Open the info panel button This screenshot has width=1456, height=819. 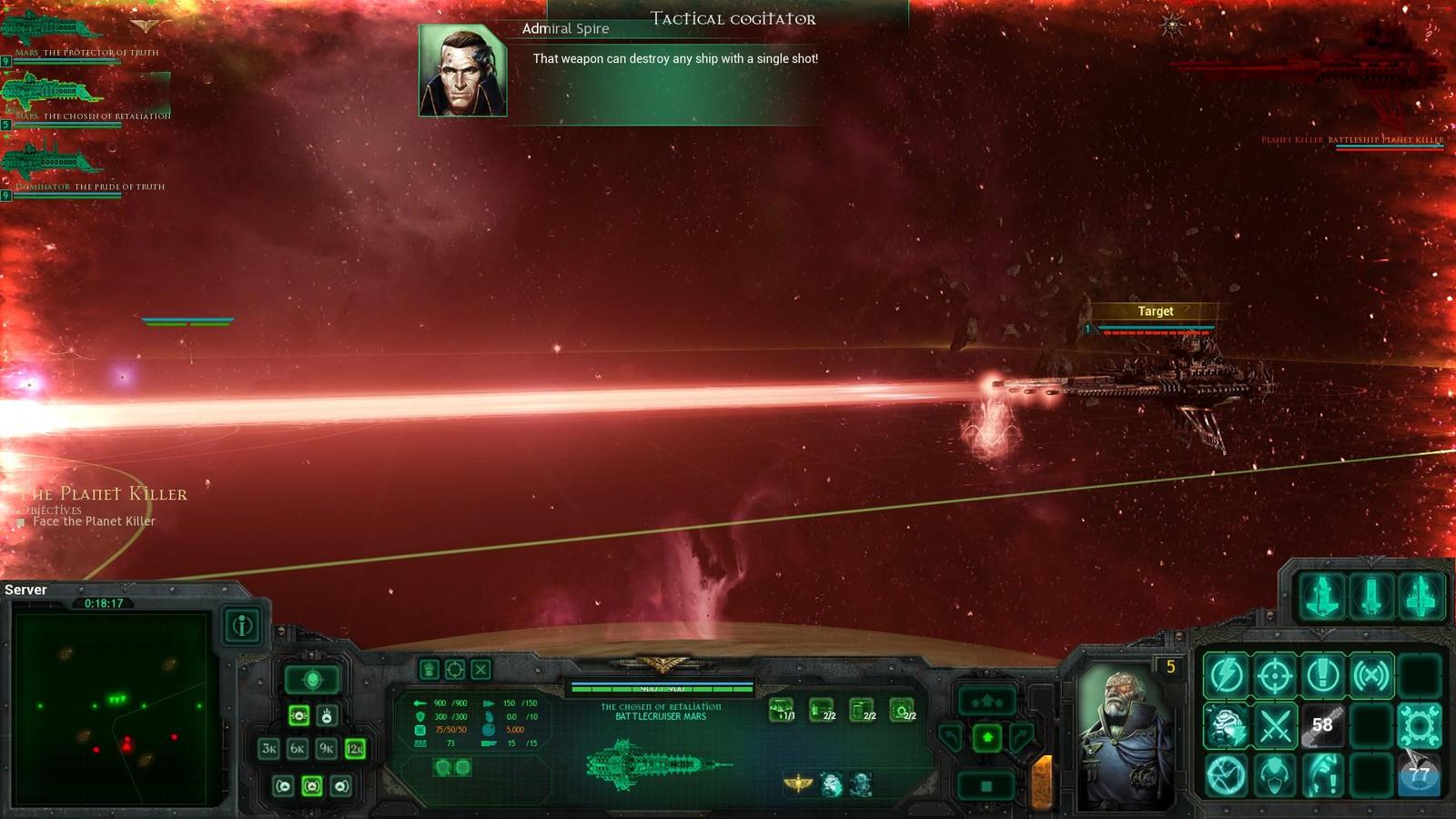click(x=242, y=626)
